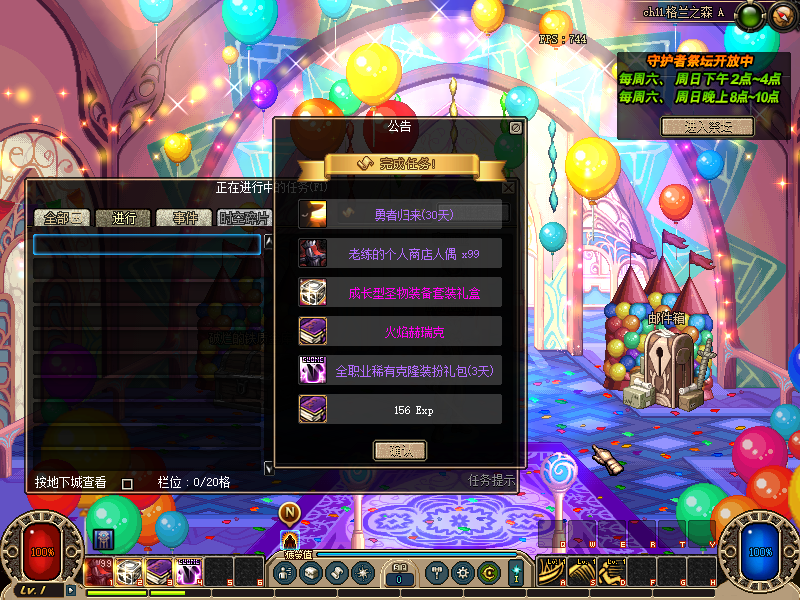Image resolution: width=800 pixels, height=600 pixels.
Task: Select the 火焰赫瑞克 book reward
Action: tap(400, 331)
